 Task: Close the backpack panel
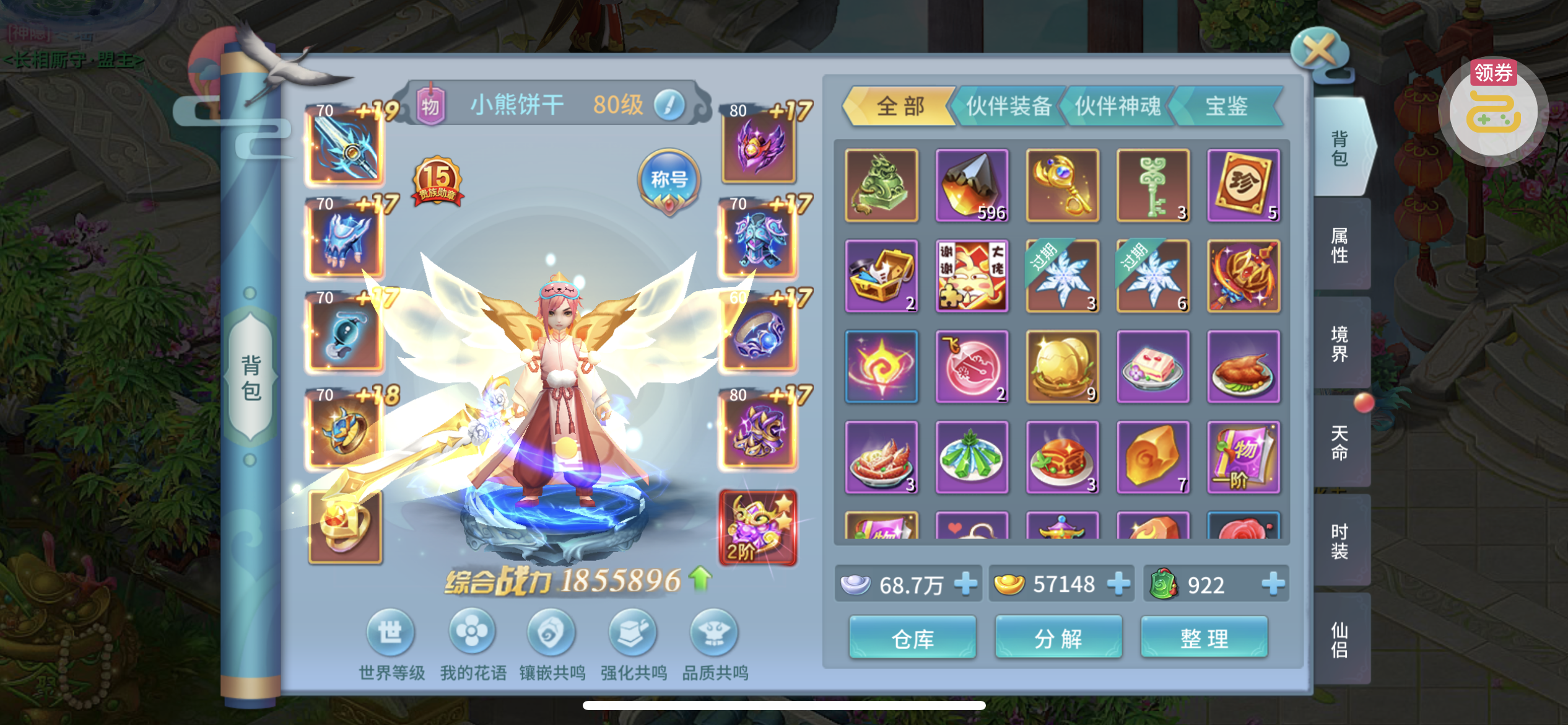pos(1320,51)
